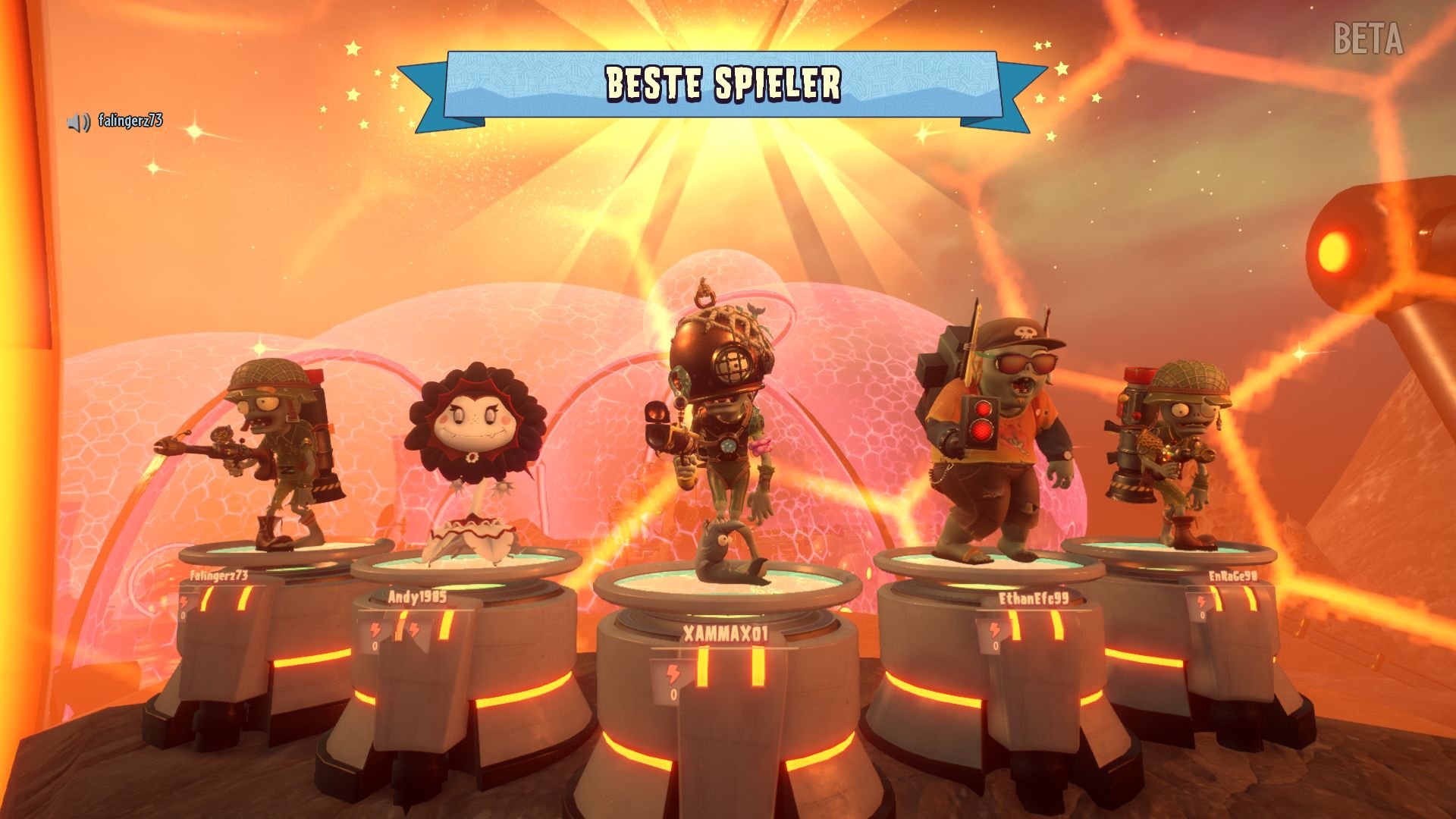Click the speaker icon next to falingerz73
Screen dimensions: 1456x819
click(x=78, y=118)
